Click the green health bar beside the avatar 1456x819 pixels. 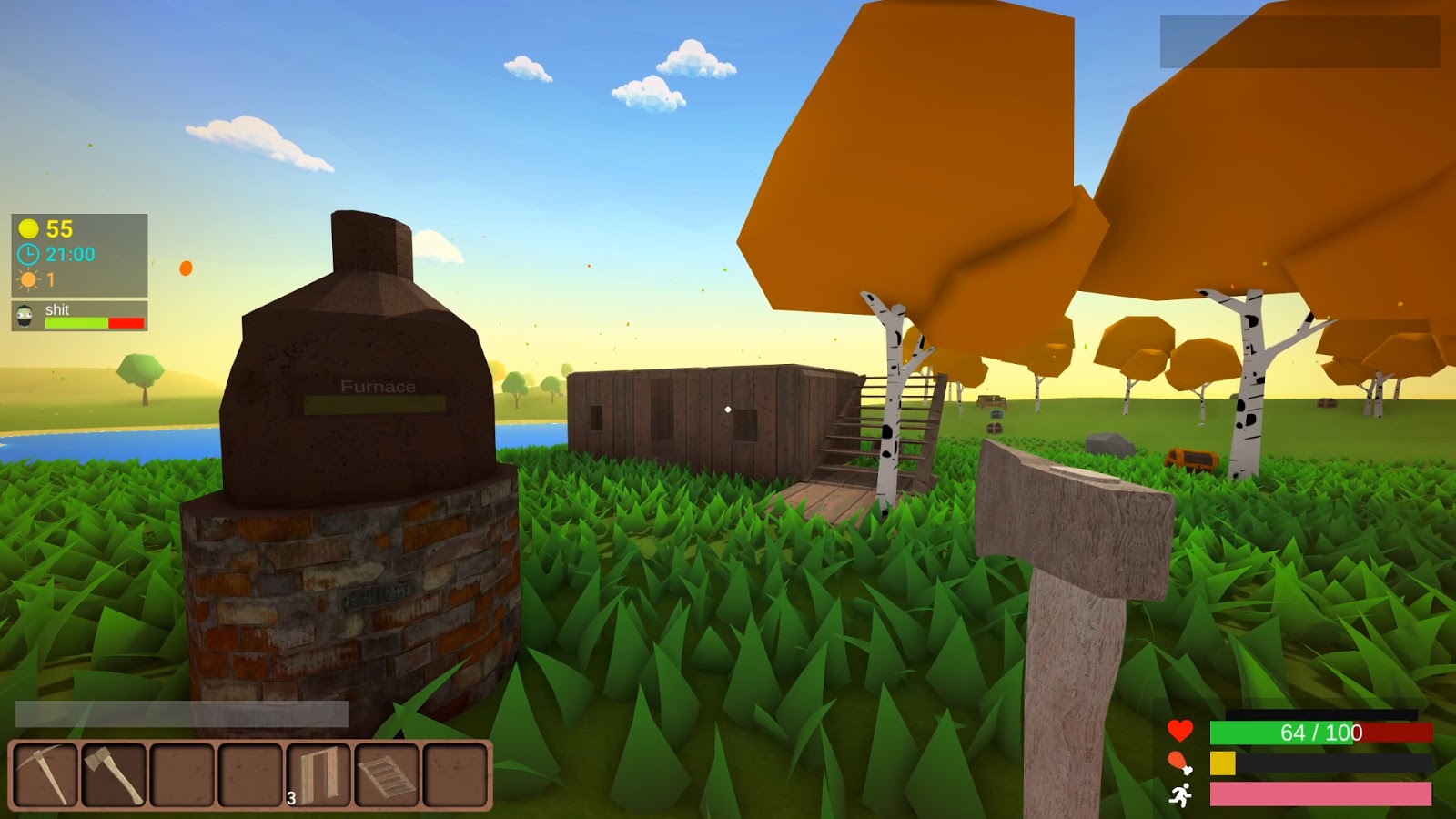coord(76,324)
